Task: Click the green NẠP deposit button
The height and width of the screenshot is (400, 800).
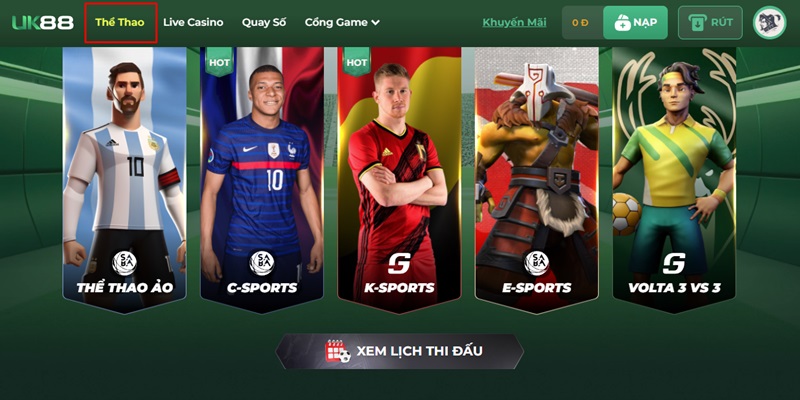Action: pos(636,22)
